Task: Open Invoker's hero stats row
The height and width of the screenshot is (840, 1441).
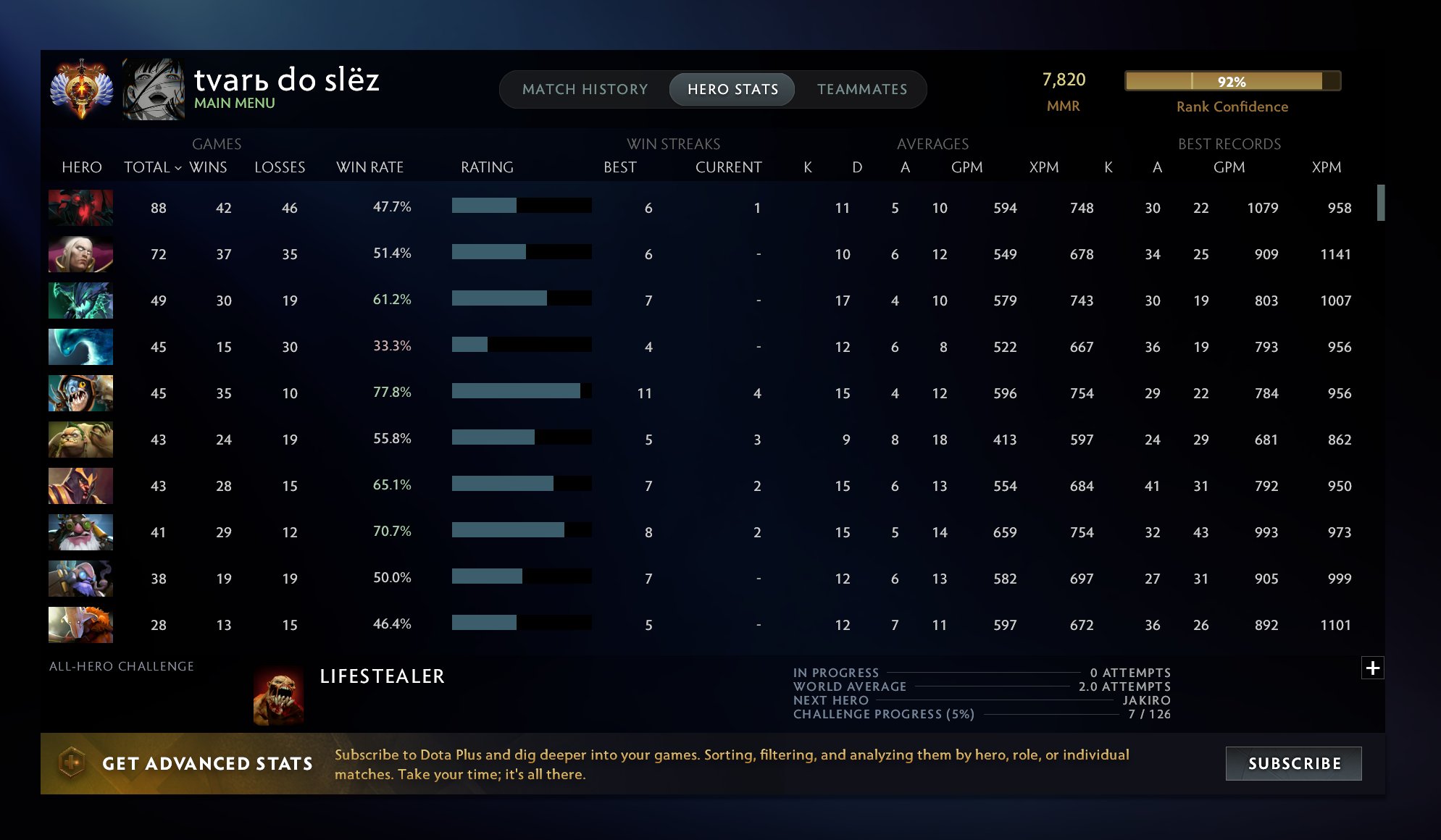Action: [x=80, y=254]
